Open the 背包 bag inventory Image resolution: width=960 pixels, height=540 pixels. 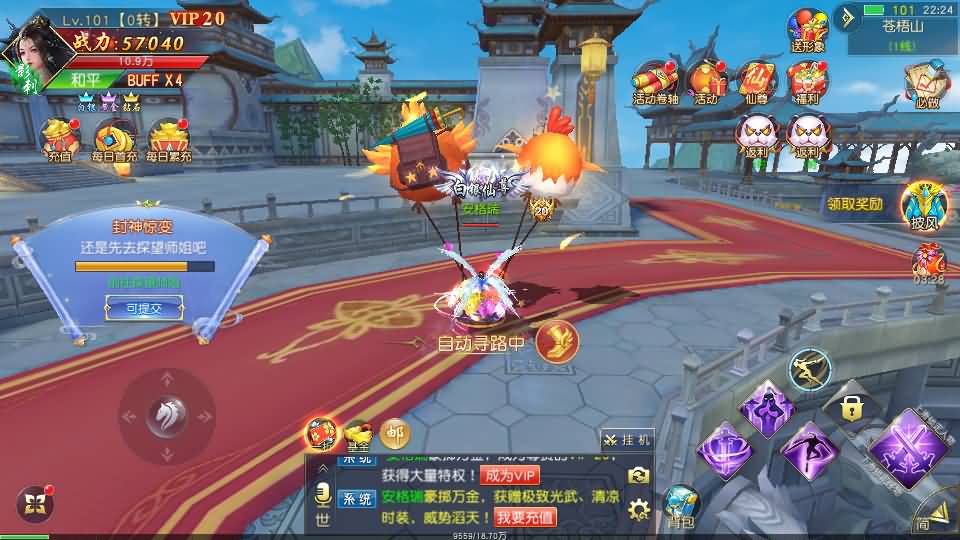point(680,505)
